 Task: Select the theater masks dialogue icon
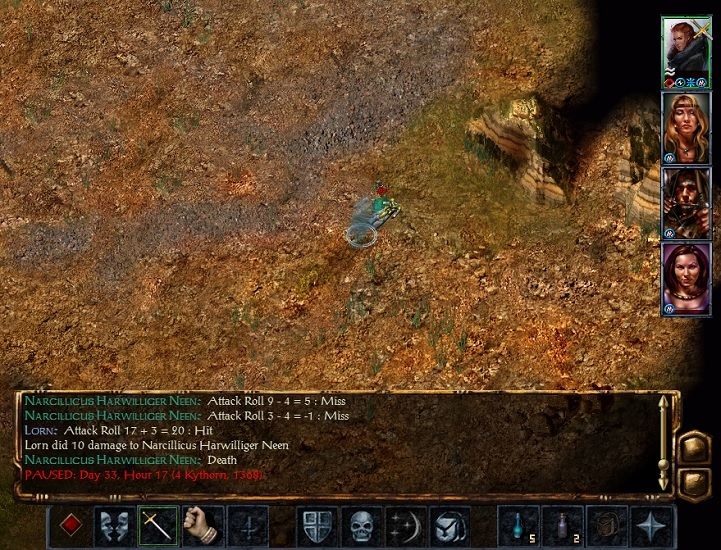point(114,524)
